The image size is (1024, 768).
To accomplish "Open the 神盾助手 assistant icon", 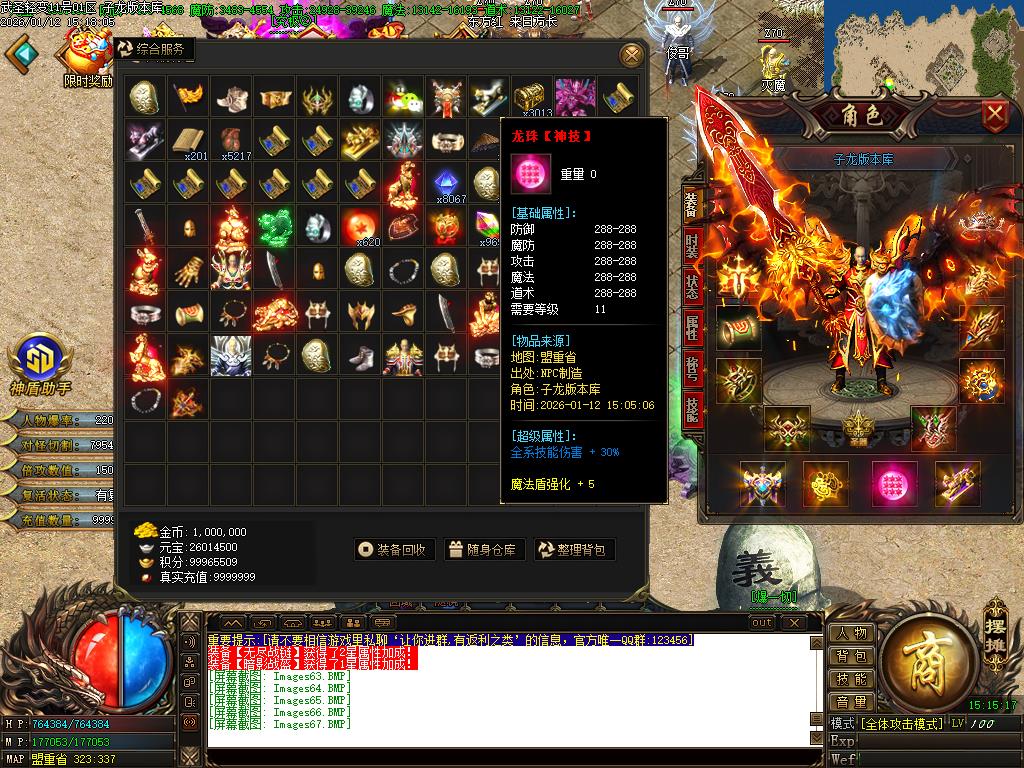I will click(x=40, y=360).
